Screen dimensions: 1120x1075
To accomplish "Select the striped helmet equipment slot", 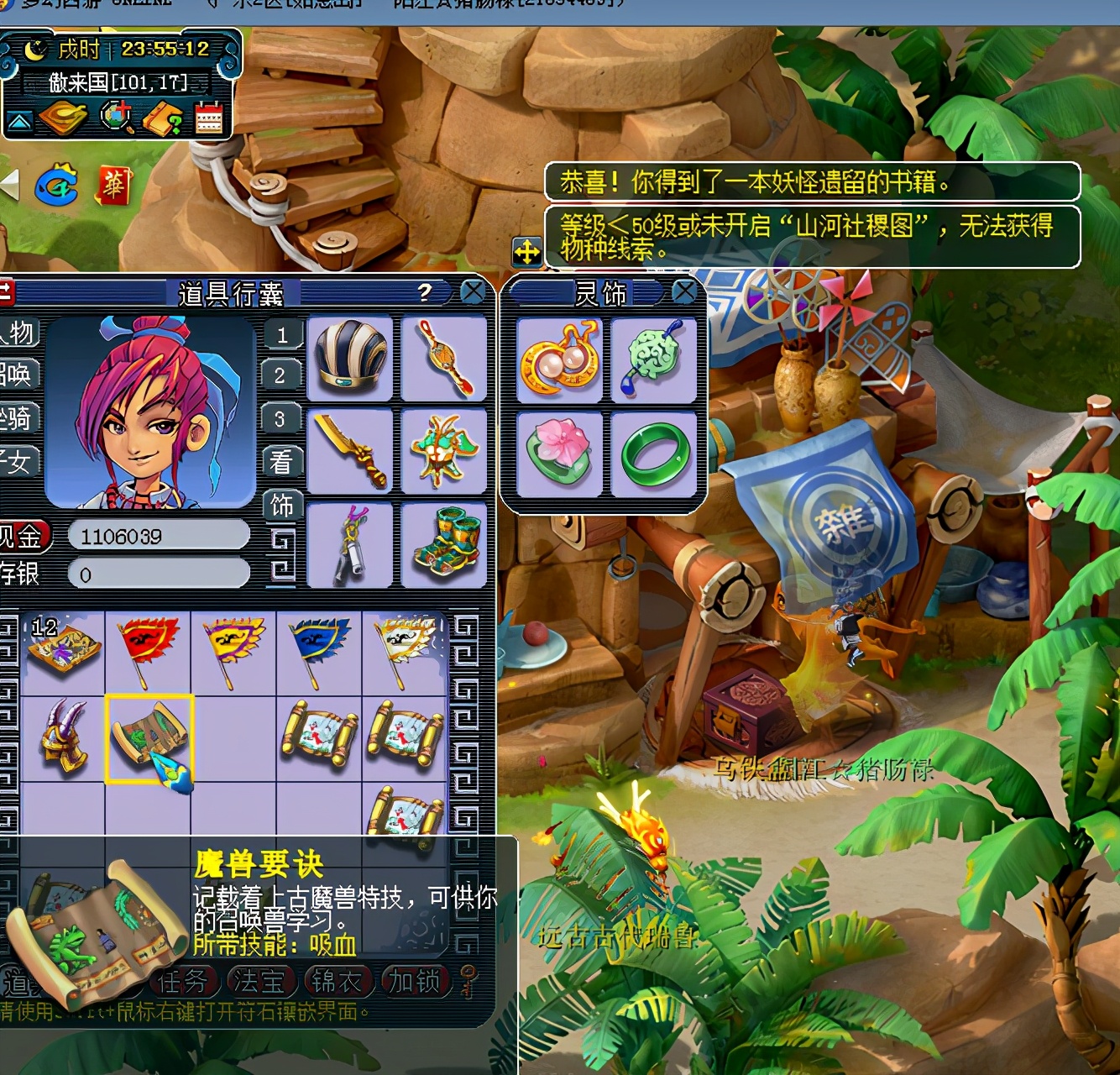I will [351, 358].
